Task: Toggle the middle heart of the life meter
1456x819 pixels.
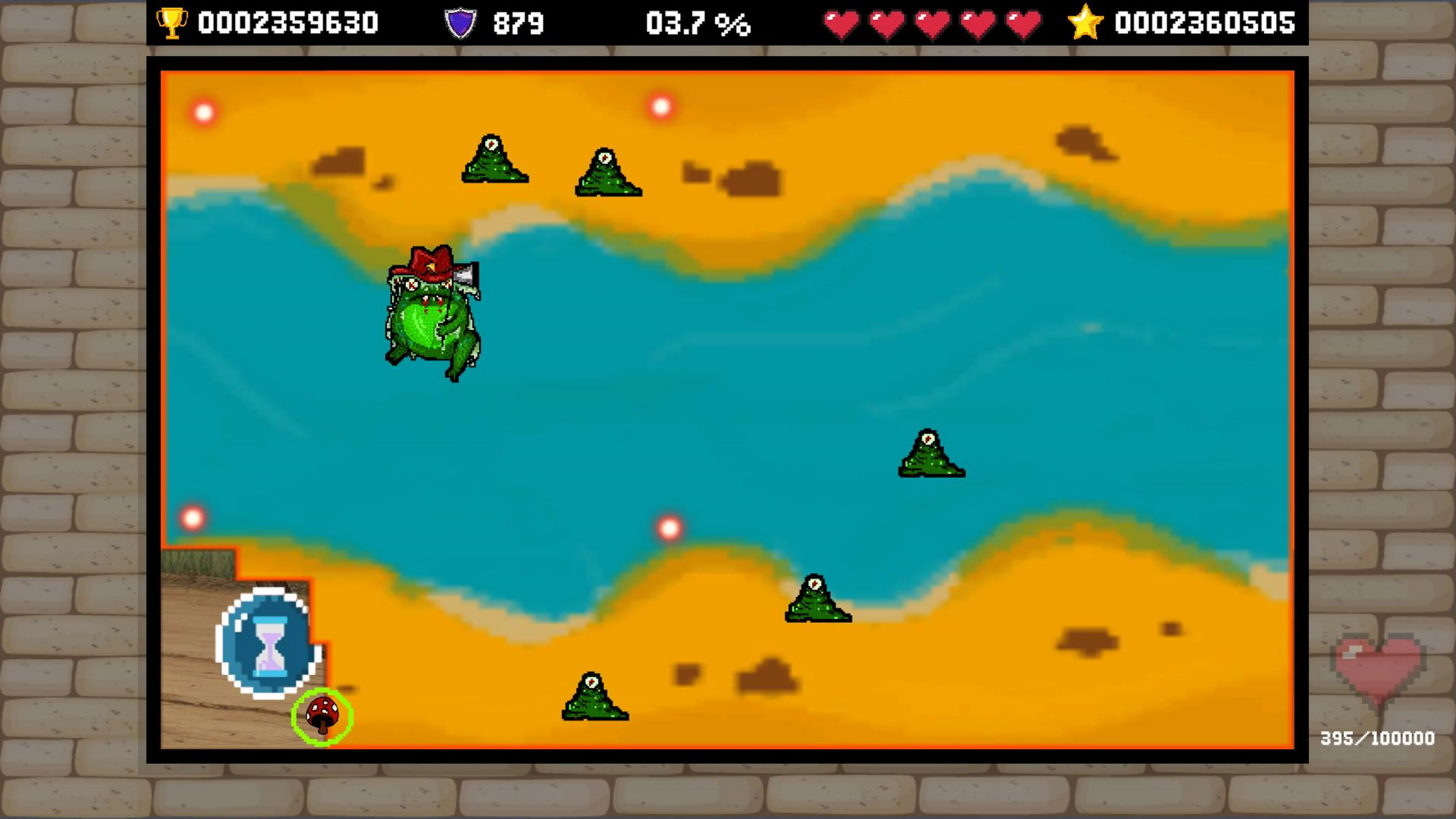Action: (x=933, y=23)
